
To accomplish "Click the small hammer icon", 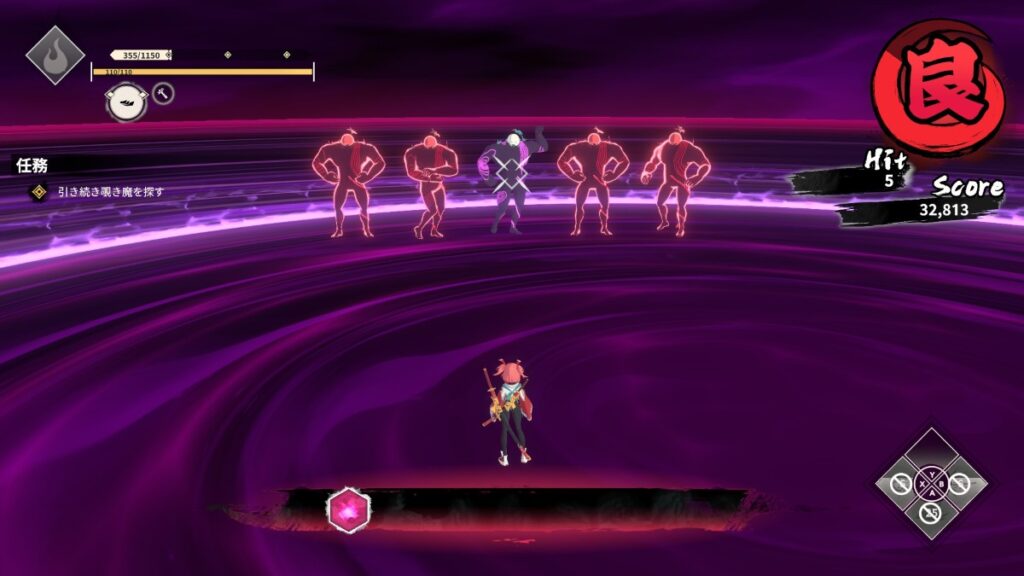I will 163,94.
